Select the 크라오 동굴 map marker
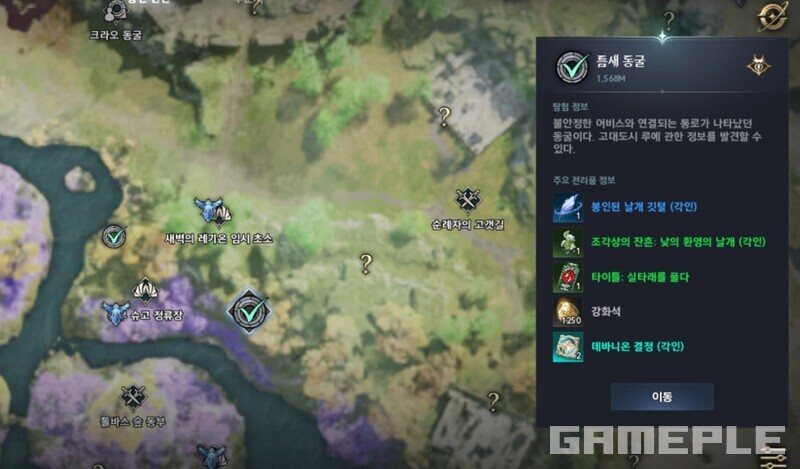The width and height of the screenshot is (800, 469). point(116,12)
